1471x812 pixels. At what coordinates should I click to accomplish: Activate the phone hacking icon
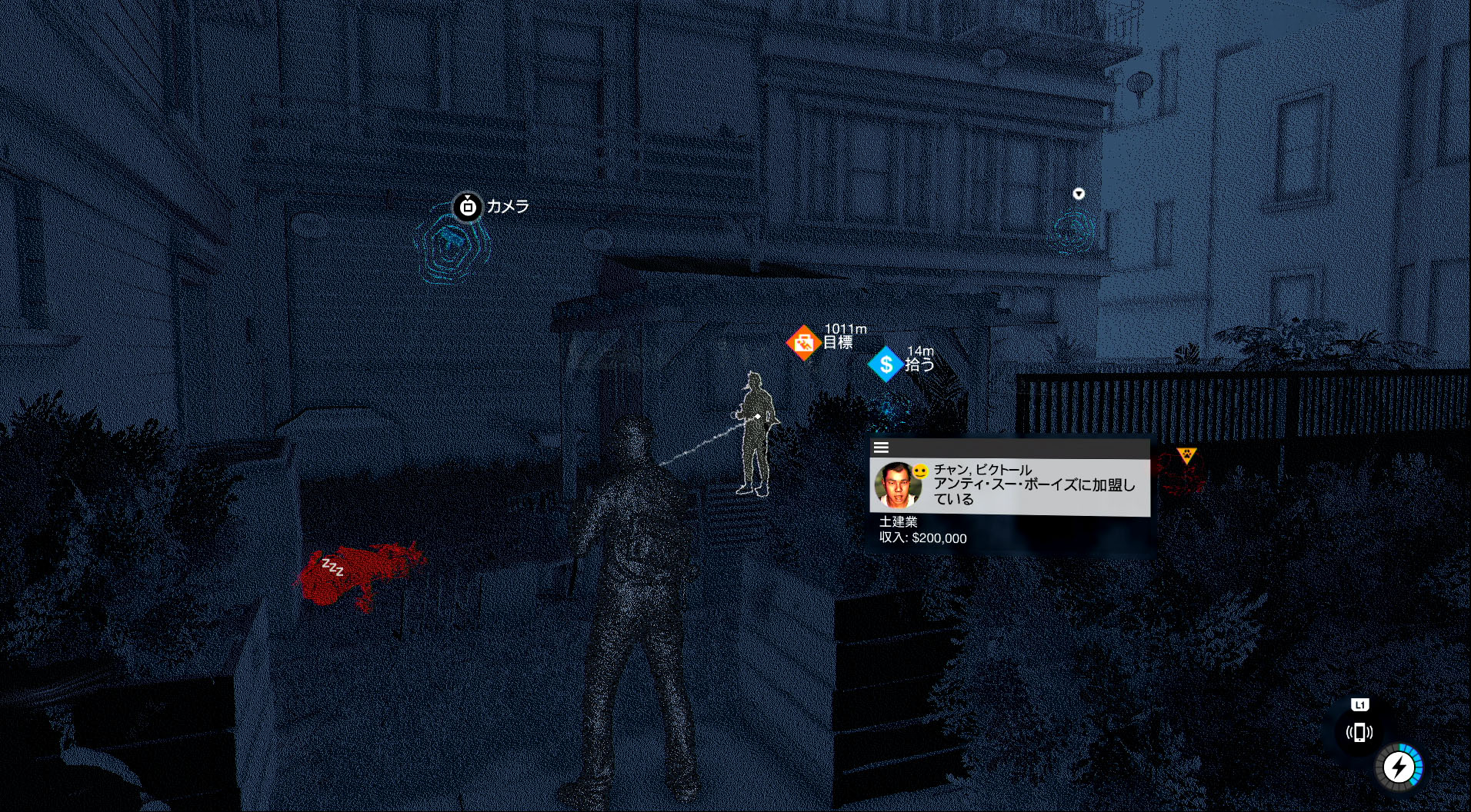[1359, 732]
